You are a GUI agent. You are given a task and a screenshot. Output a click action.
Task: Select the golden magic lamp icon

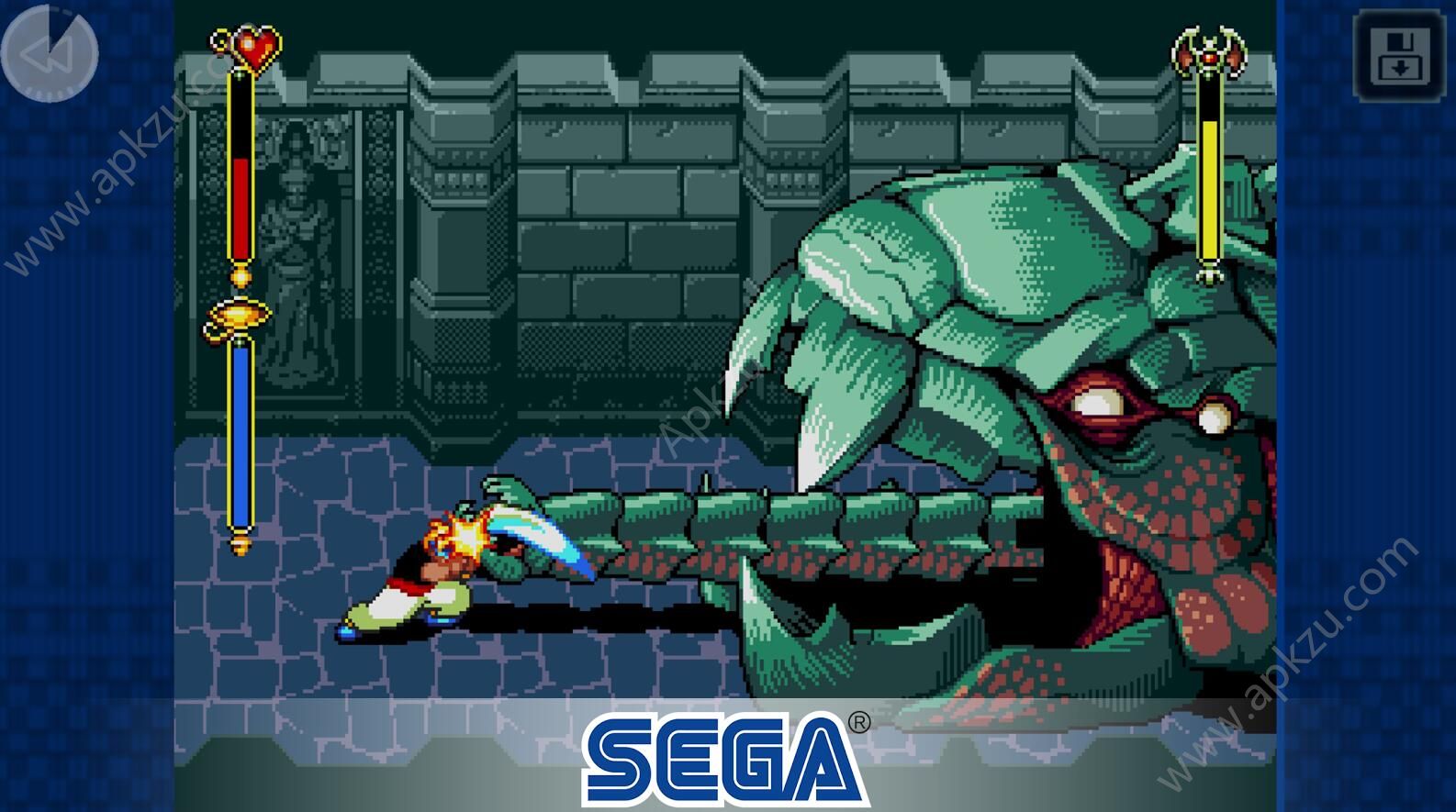coord(241,314)
